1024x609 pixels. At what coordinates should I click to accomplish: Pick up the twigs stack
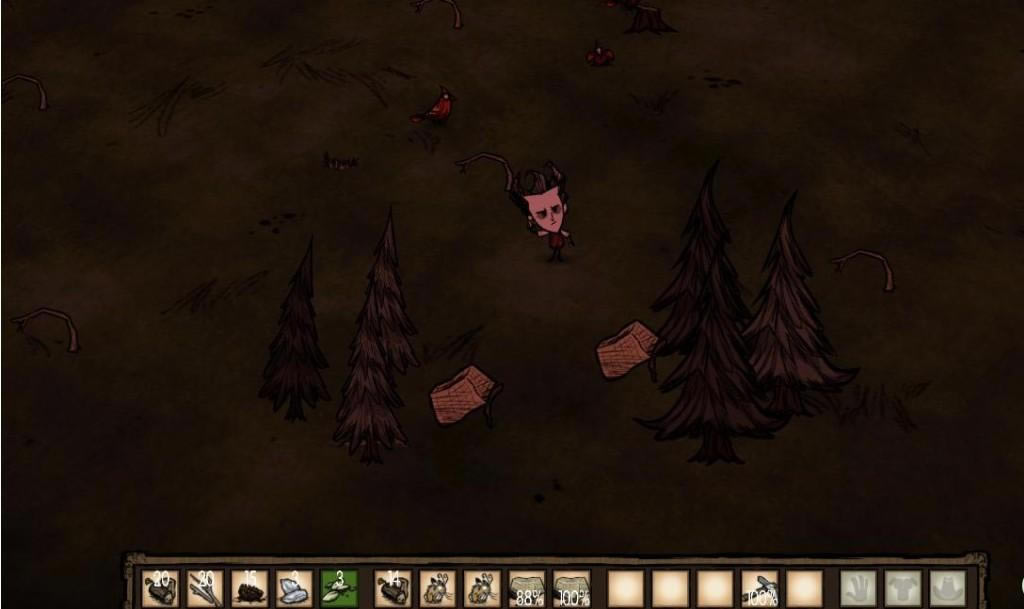point(205,588)
